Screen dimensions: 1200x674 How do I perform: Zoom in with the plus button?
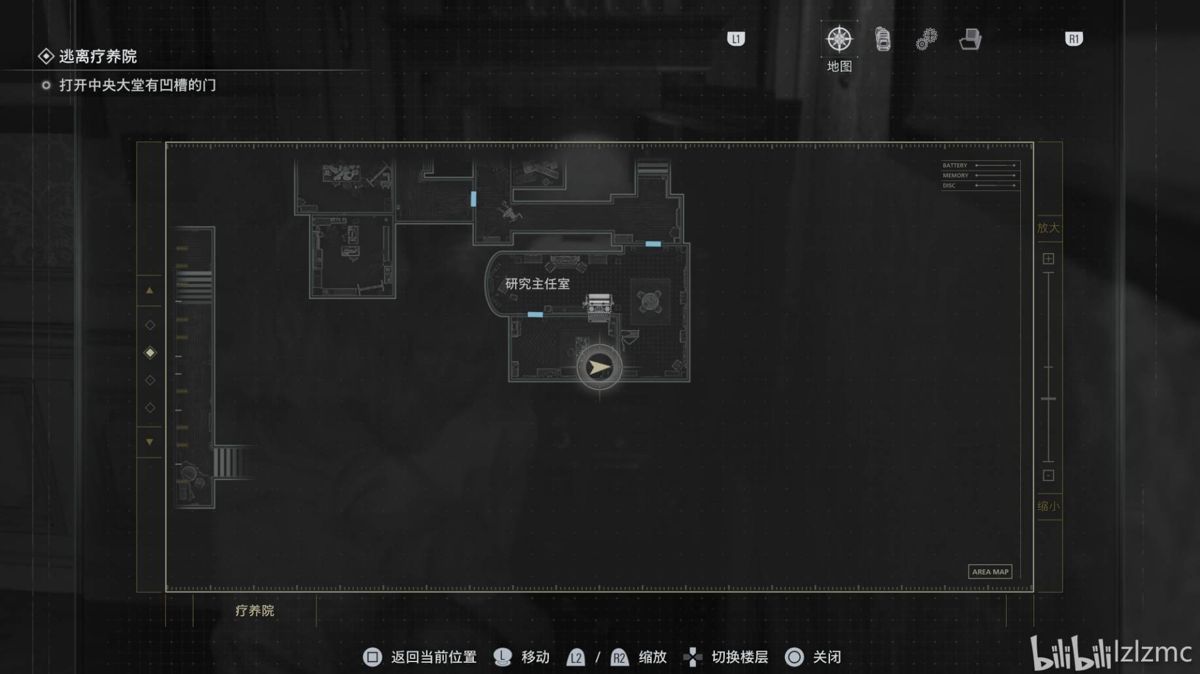[1048, 259]
